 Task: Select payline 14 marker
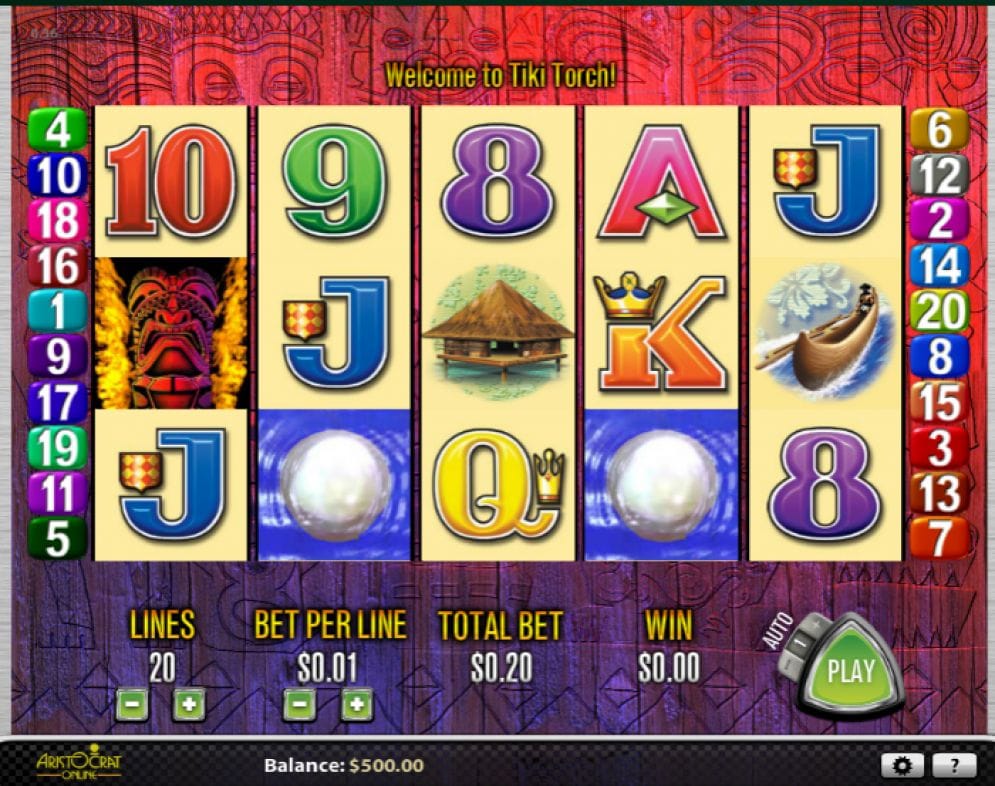click(x=939, y=266)
